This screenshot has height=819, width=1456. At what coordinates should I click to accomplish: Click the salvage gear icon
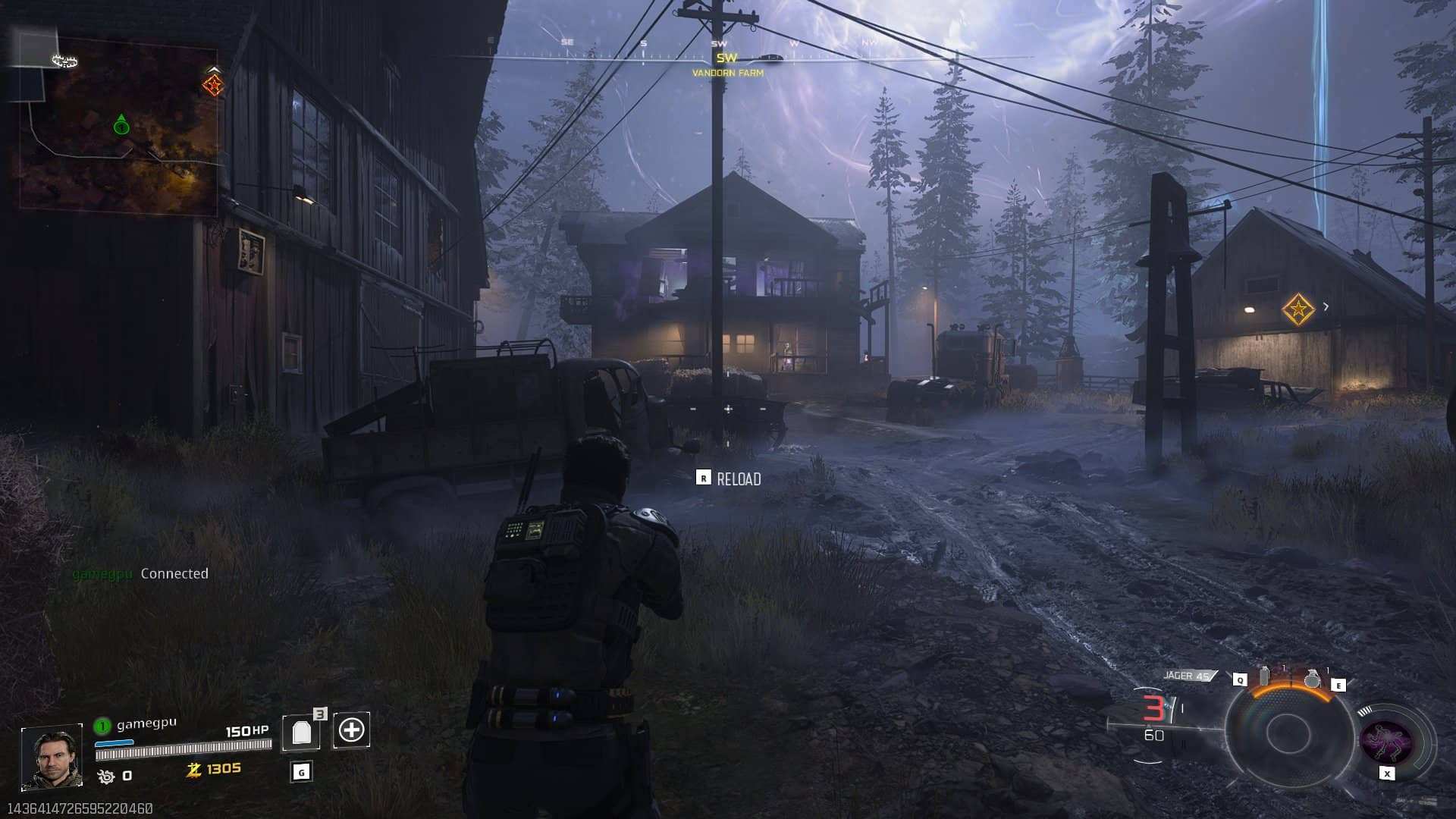pos(106,776)
